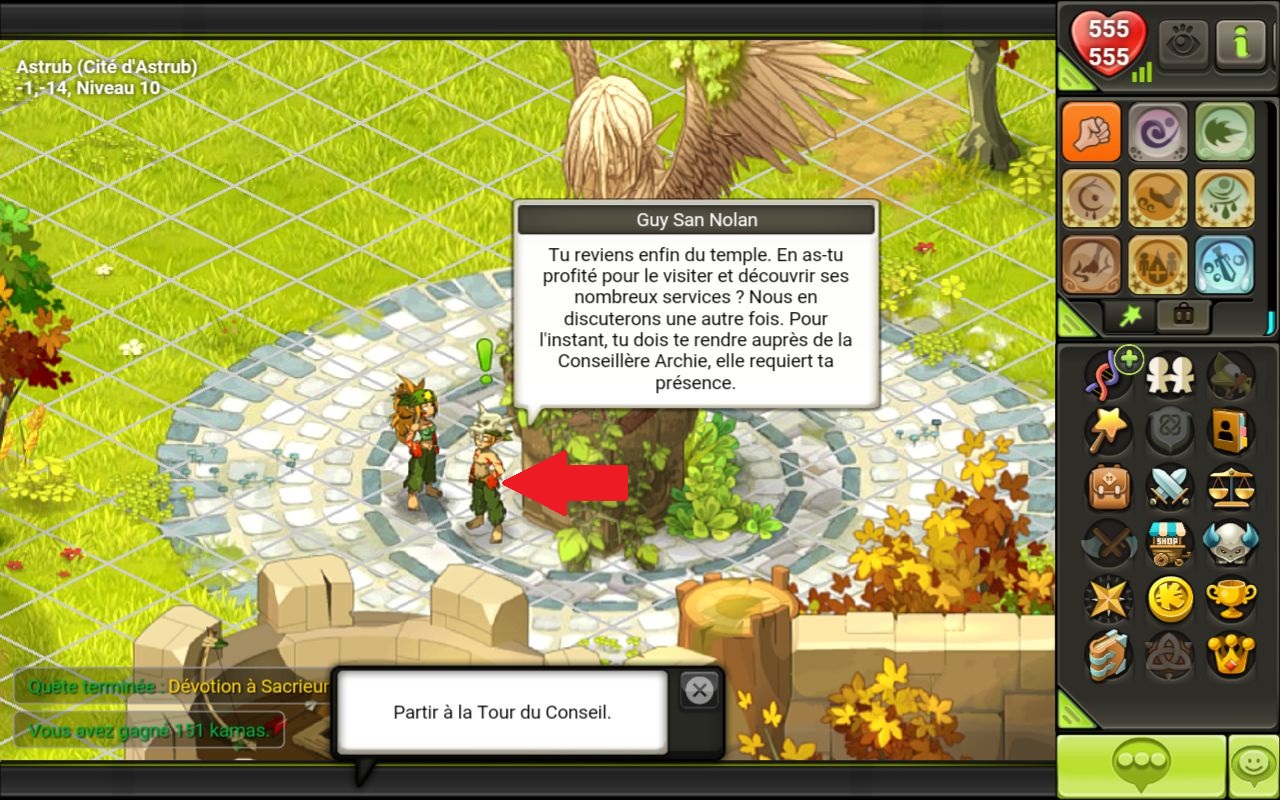Select the orange fist attack spell
Screen dimensions: 1280x800
click(x=1091, y=131)
